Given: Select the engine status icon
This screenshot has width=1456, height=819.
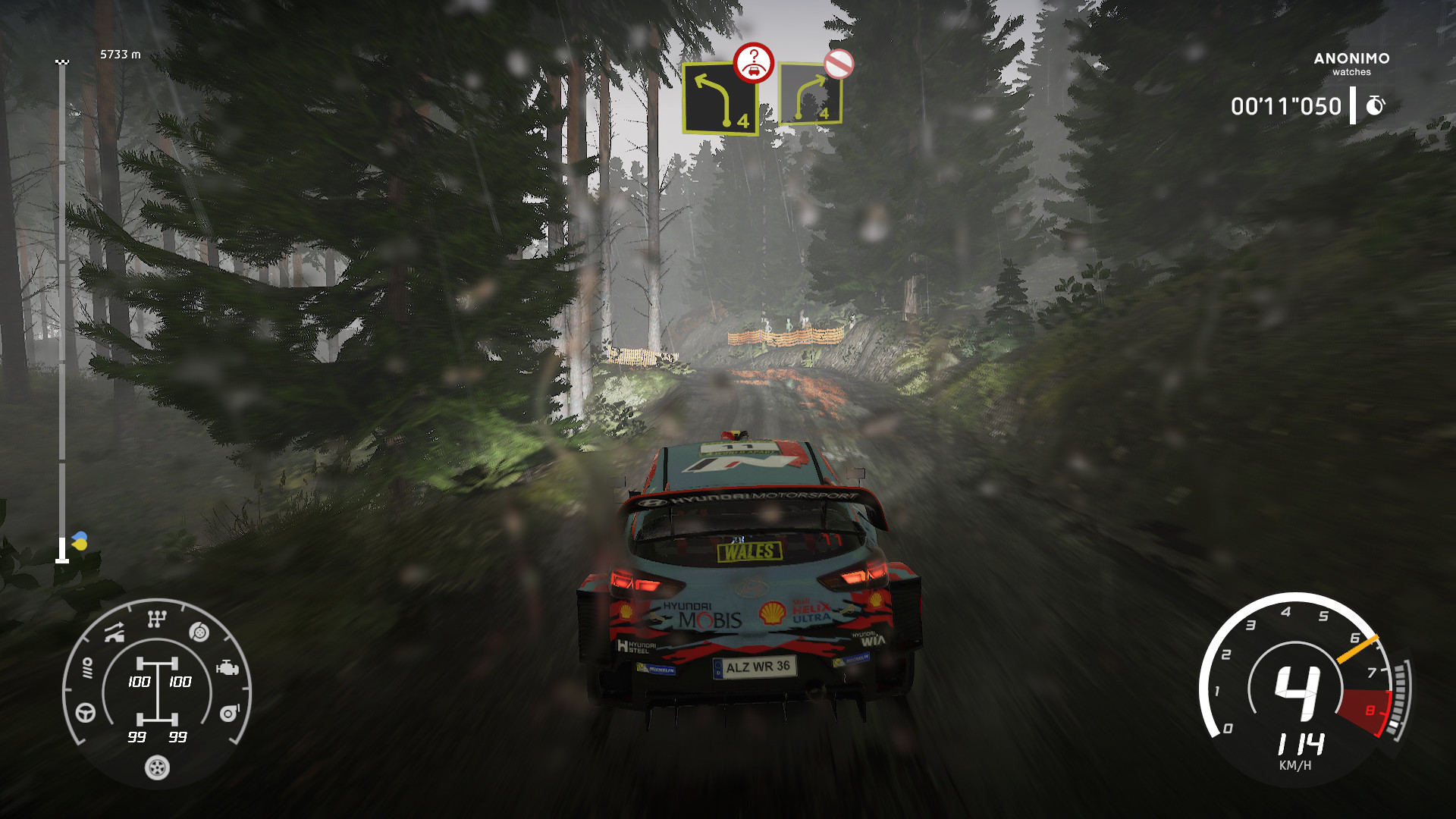Looking at the screenshot, I should coord(227,667).
